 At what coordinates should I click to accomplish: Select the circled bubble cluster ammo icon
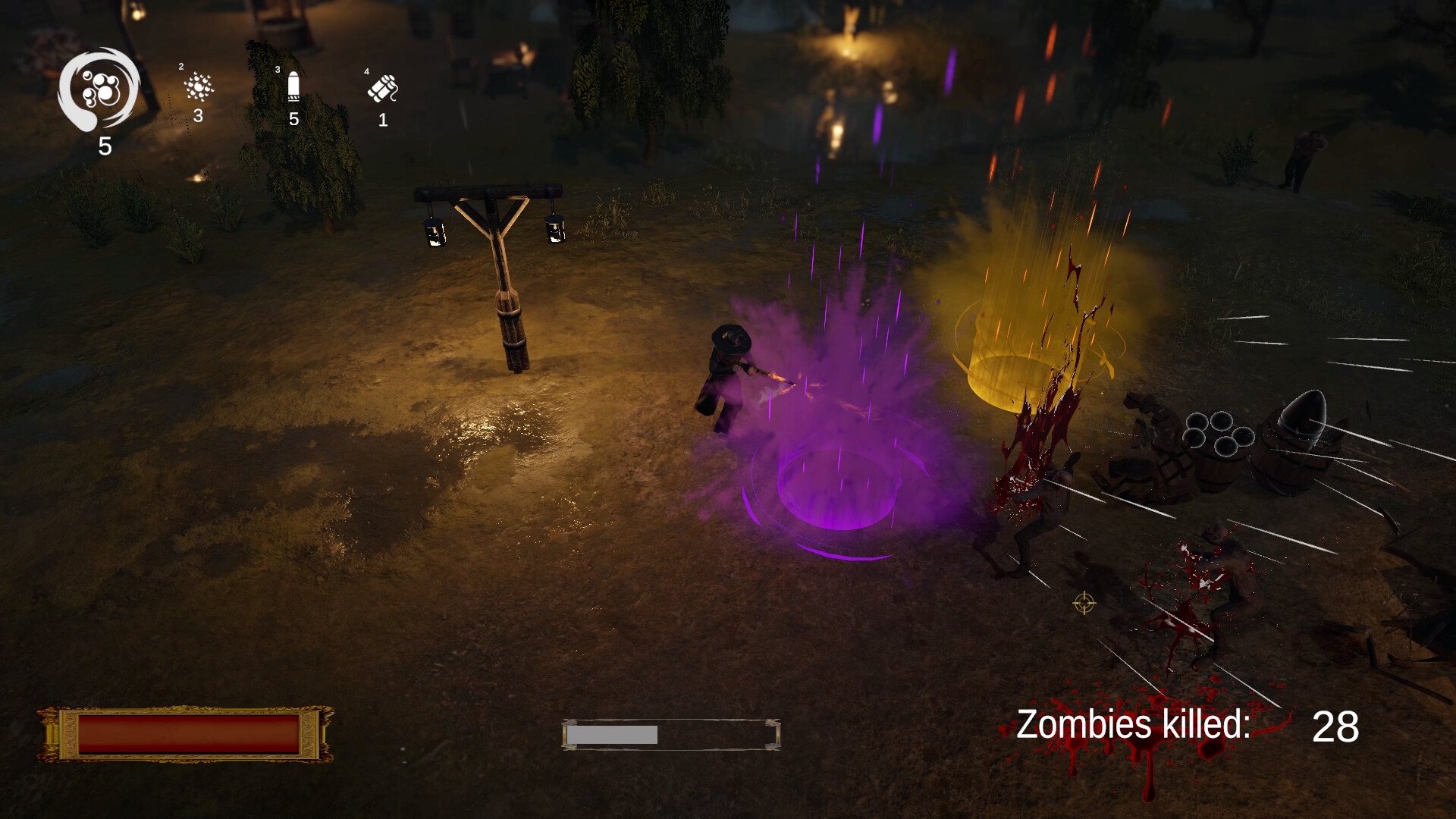(99, 91)
